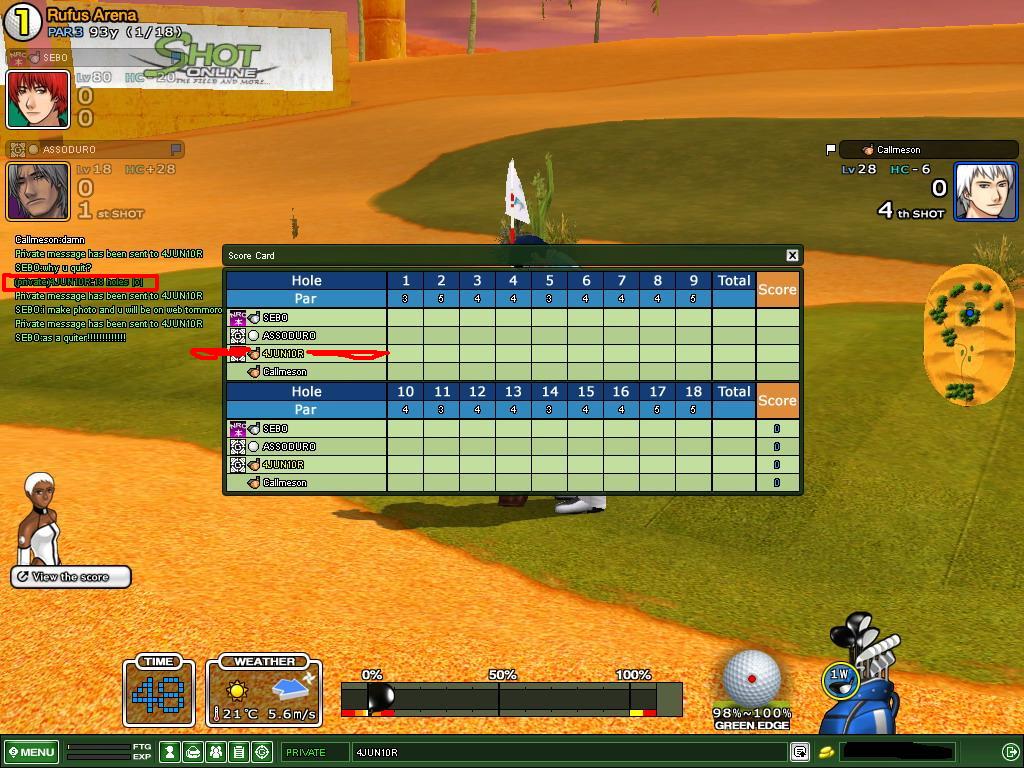1024x768 pixels.
Task: Select 4JUN10R row in front nine scorecard
Action: [x=305, y=354]
